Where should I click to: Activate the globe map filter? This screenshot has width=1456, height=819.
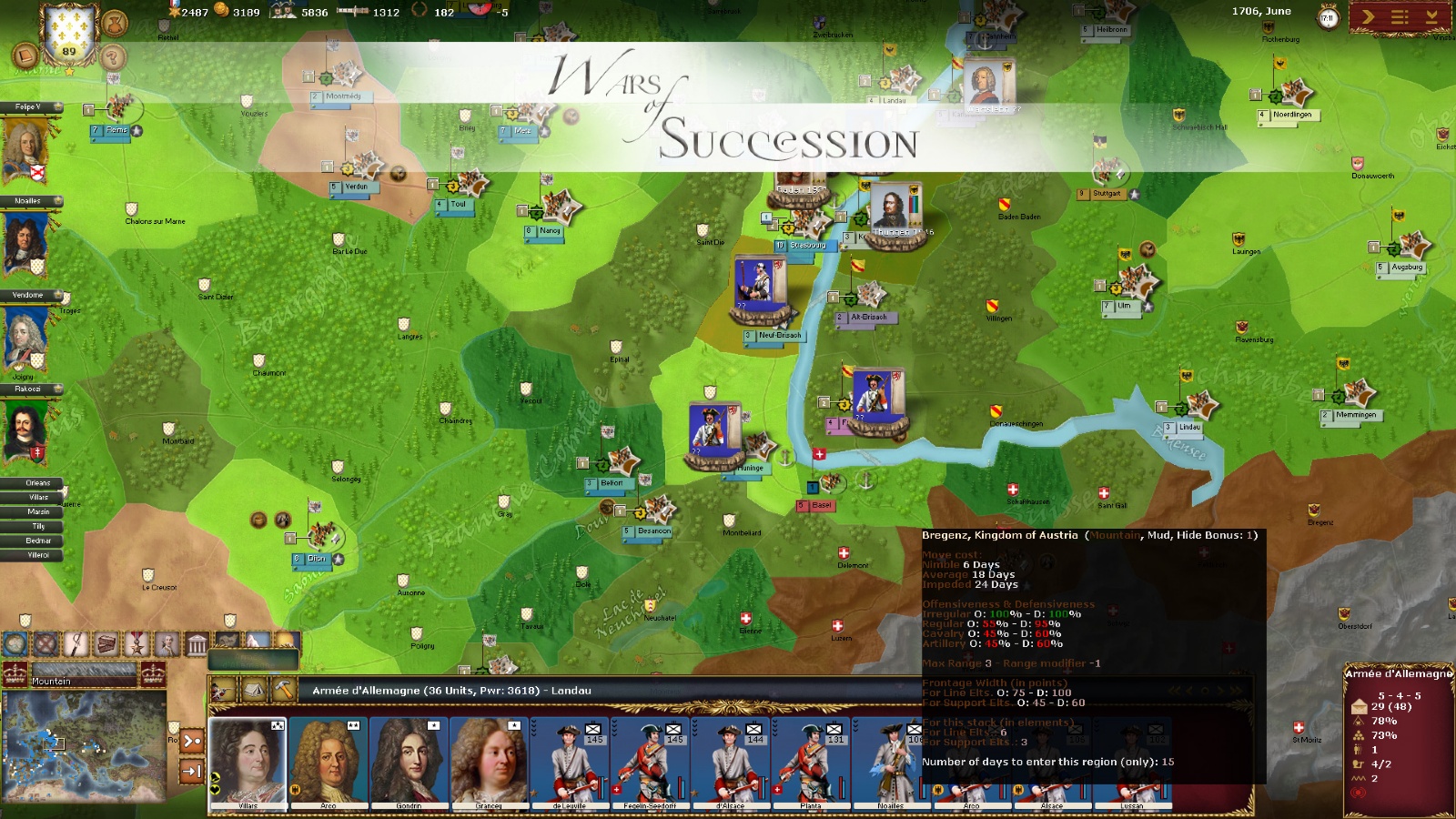tap(15, 644)
